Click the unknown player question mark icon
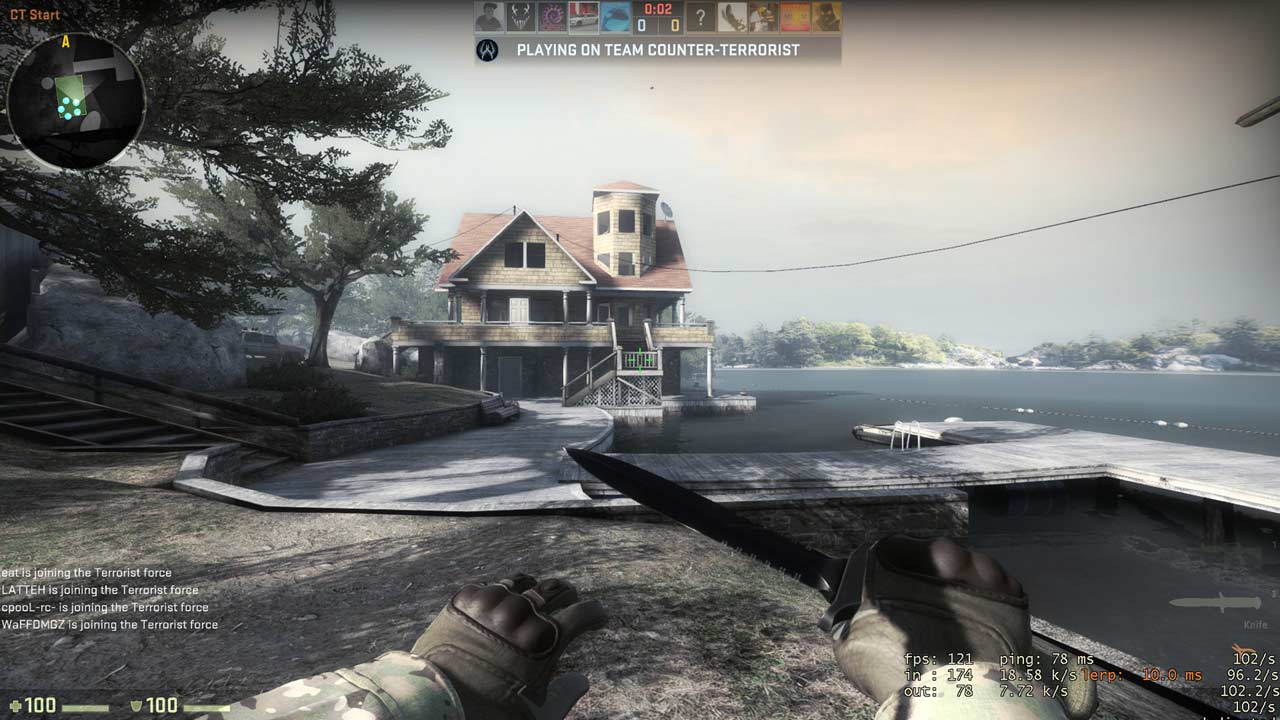Screen dimensions: 1280x720 [x=701, y=18]
